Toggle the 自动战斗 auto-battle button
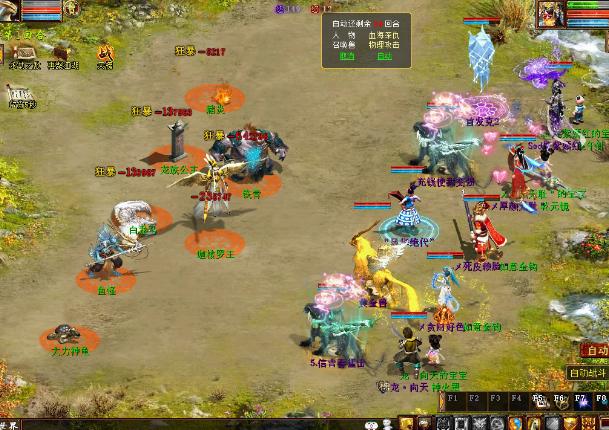 588,372
